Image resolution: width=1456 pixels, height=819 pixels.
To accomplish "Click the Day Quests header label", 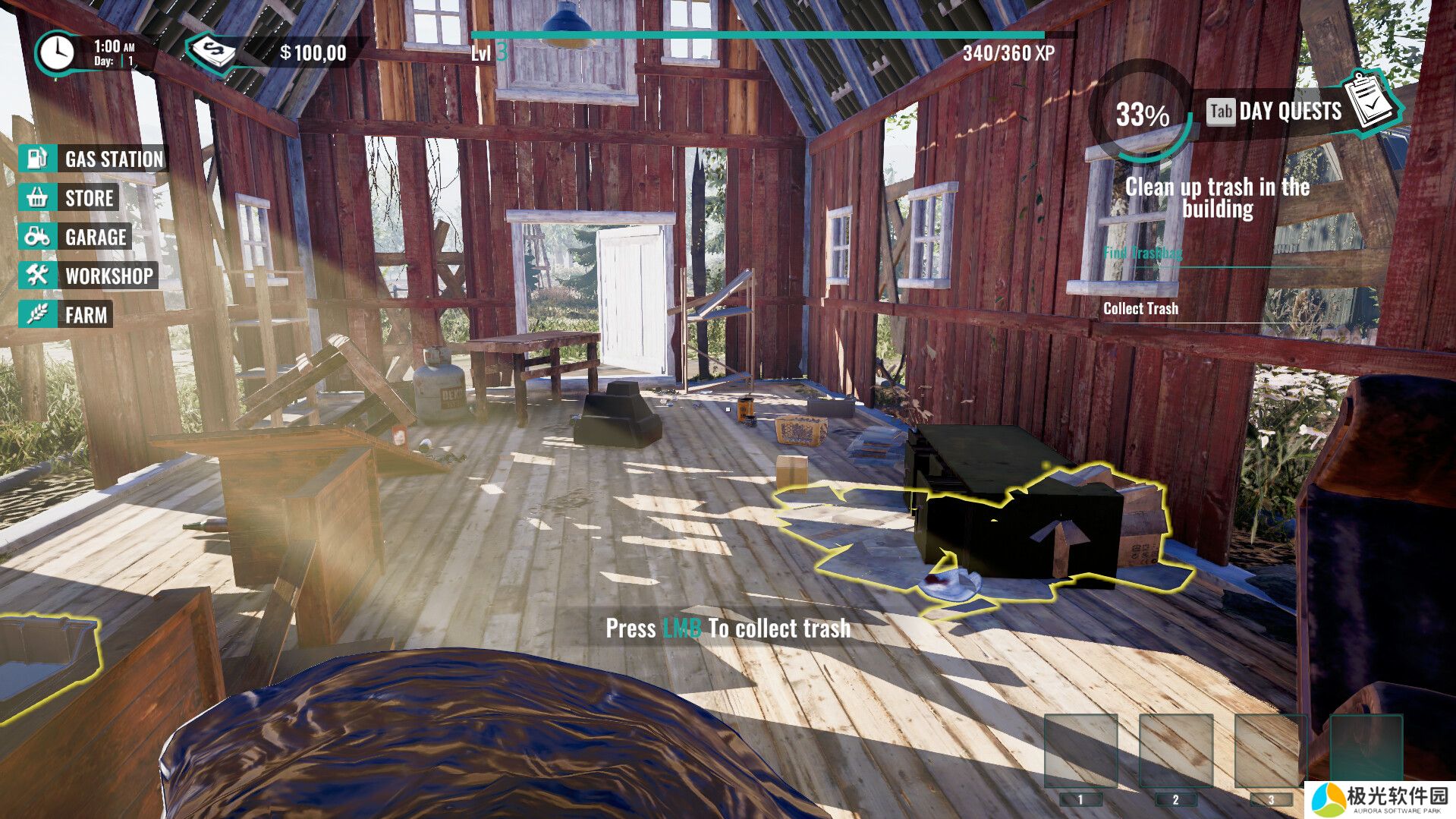I will (1290, 112).
